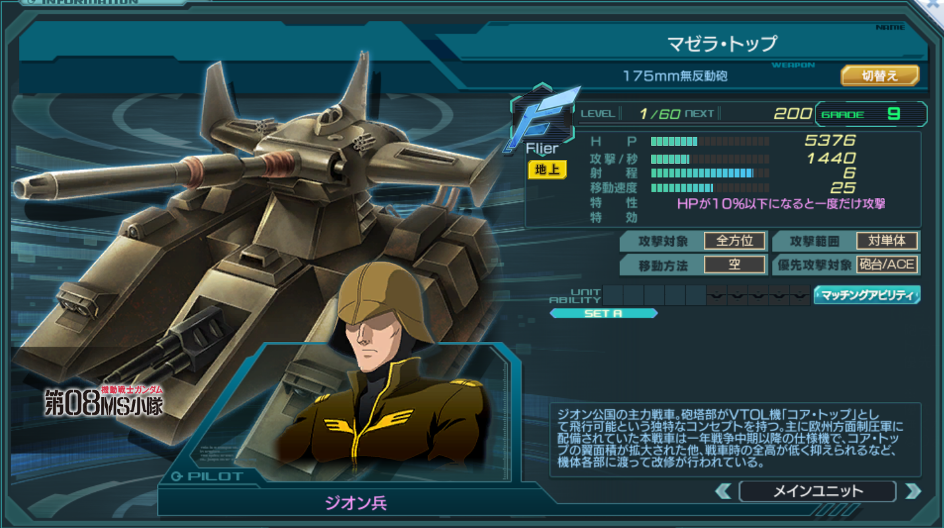Select the メインユニット button
Image resolution: width=944 pixels, height=528 pixels.
coord(817,491)
